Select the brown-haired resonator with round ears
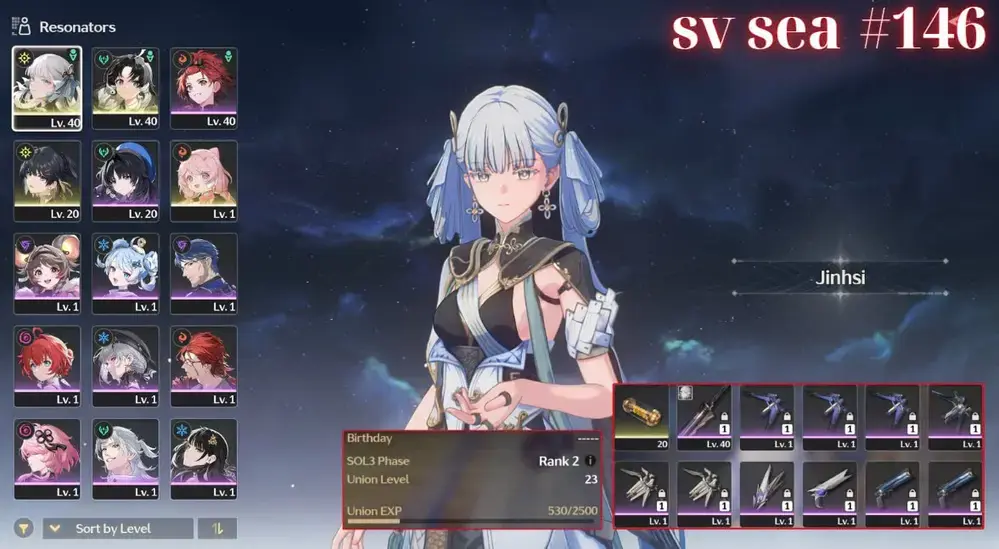 tap(47, 273)
